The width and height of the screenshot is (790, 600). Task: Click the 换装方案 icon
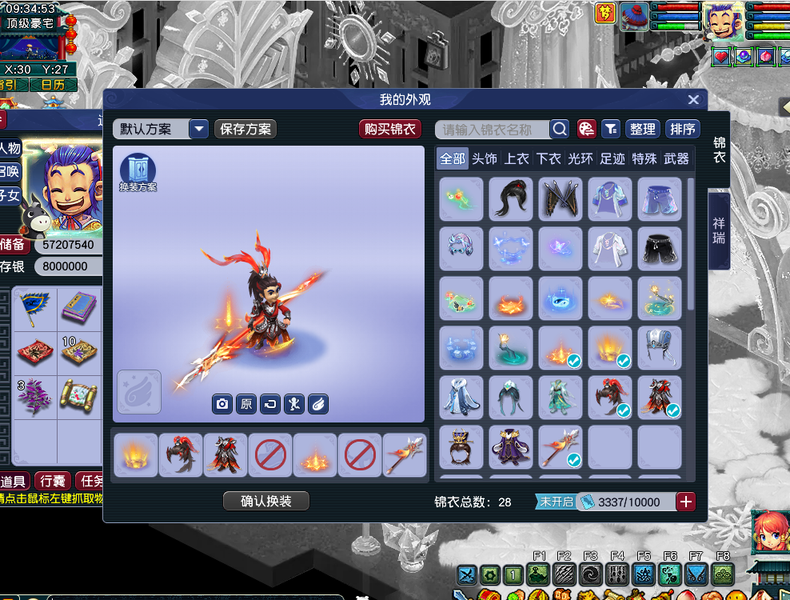coord(138,172)
